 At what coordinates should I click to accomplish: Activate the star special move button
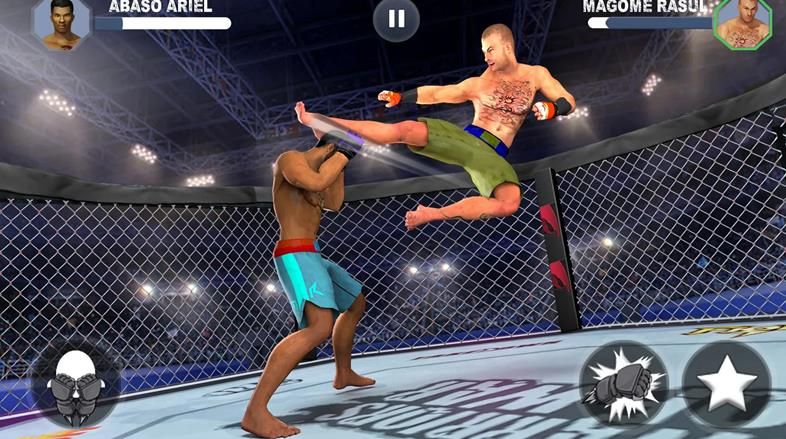727,385
